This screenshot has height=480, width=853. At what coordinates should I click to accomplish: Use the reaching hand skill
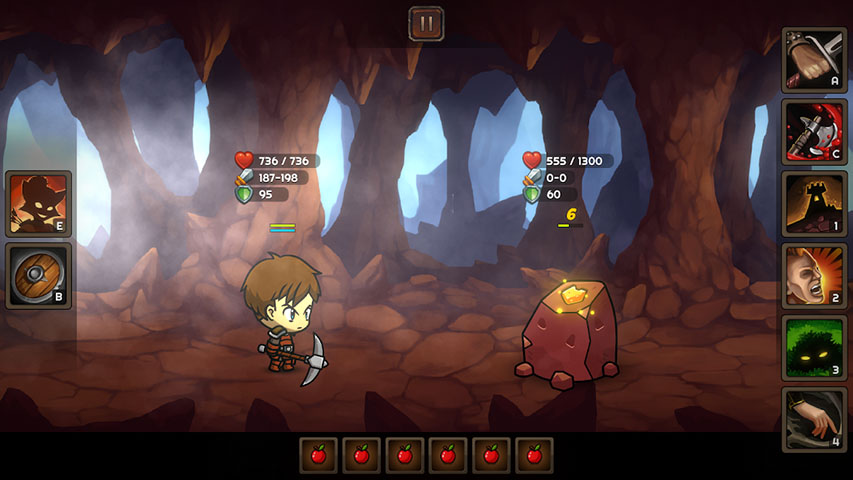coord(814,419)
